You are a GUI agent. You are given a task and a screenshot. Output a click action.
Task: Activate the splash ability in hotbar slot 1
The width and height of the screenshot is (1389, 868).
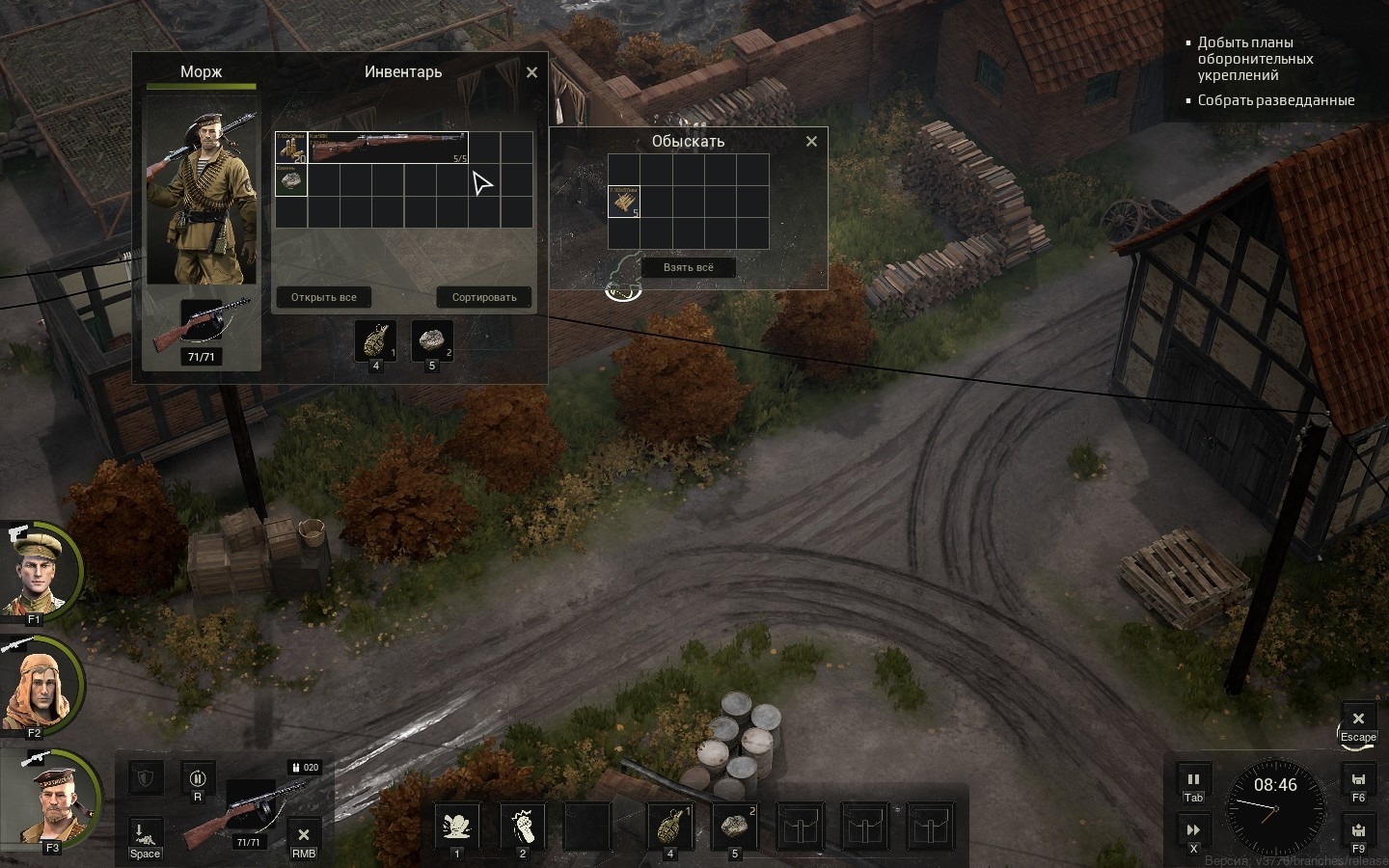pyautogui.click(x=457, y=827)
